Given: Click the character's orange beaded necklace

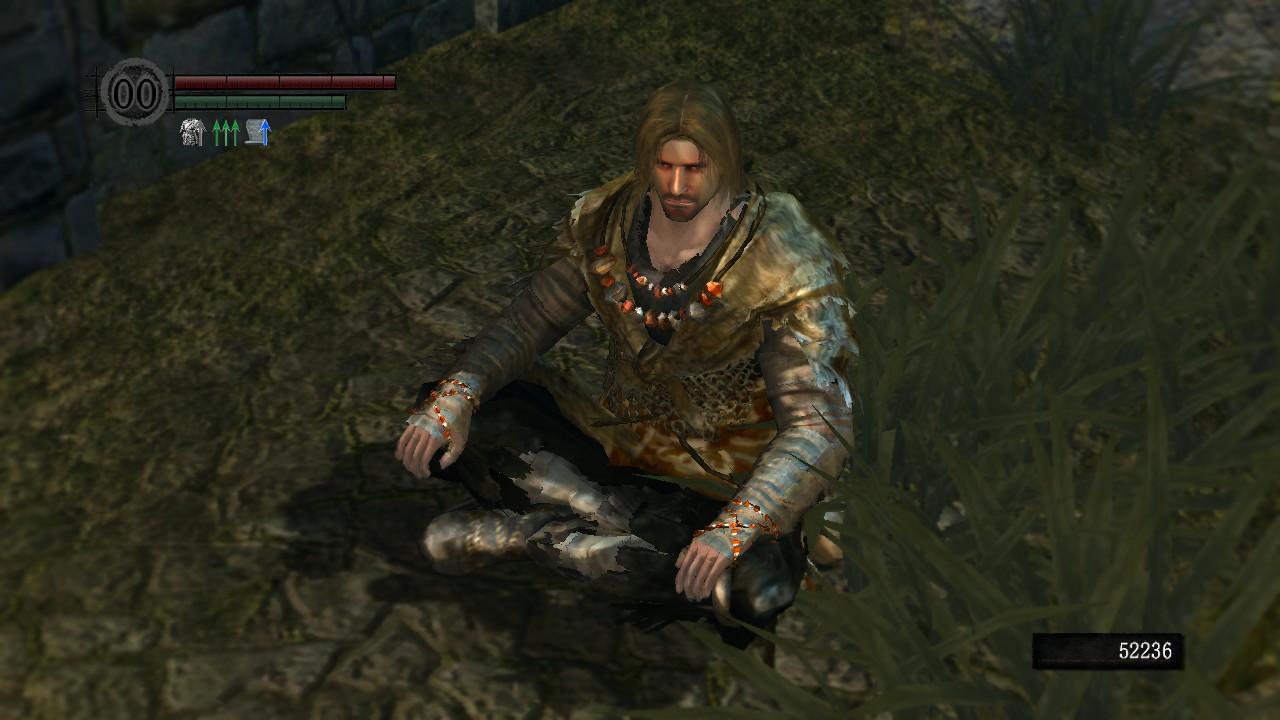Looking at the screenshot, I should 660,290.
